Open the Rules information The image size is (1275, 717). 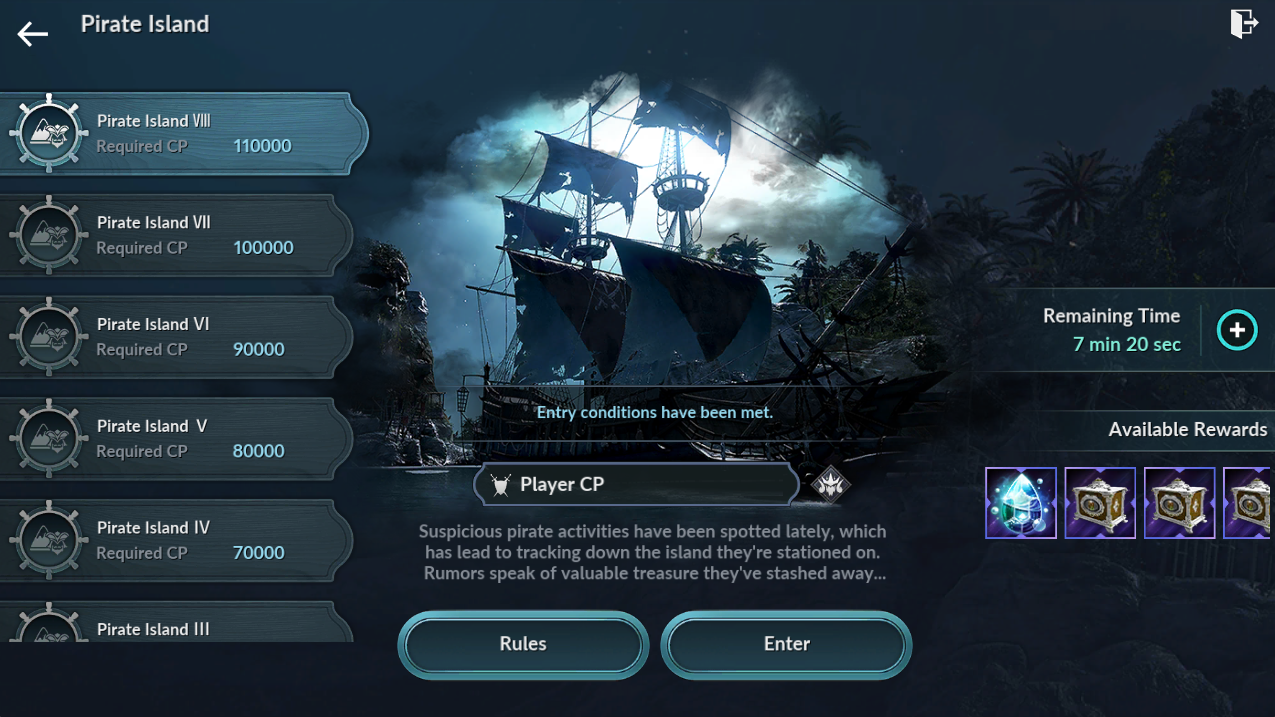(x=523, y=644)
